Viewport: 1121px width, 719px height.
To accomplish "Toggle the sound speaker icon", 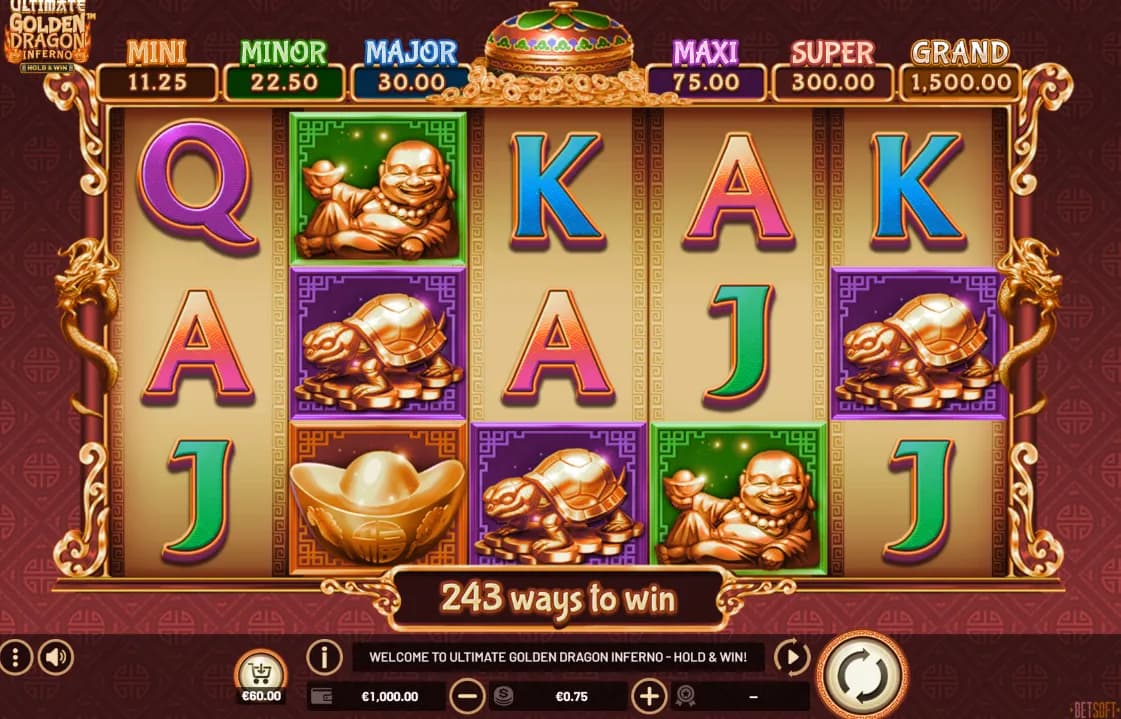I will tap(56, 657).
